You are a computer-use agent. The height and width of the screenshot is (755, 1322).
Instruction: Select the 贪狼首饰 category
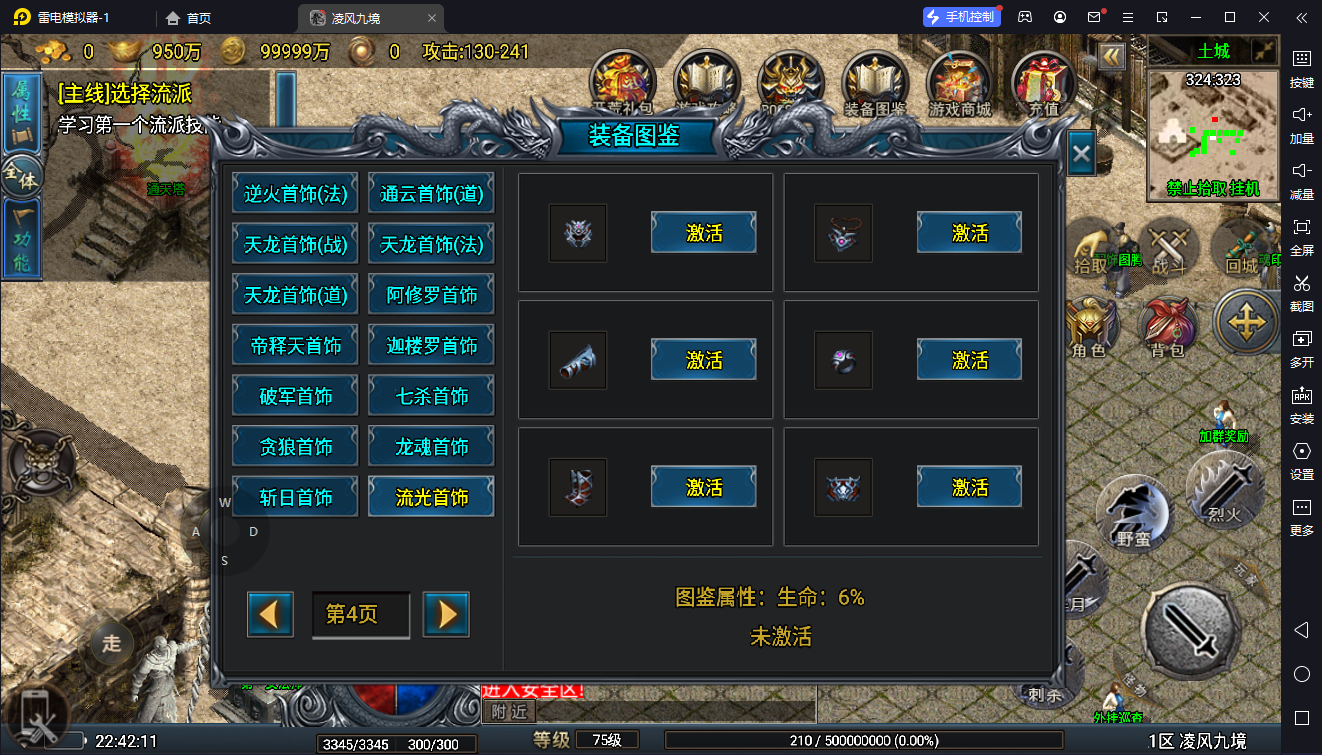296,447
